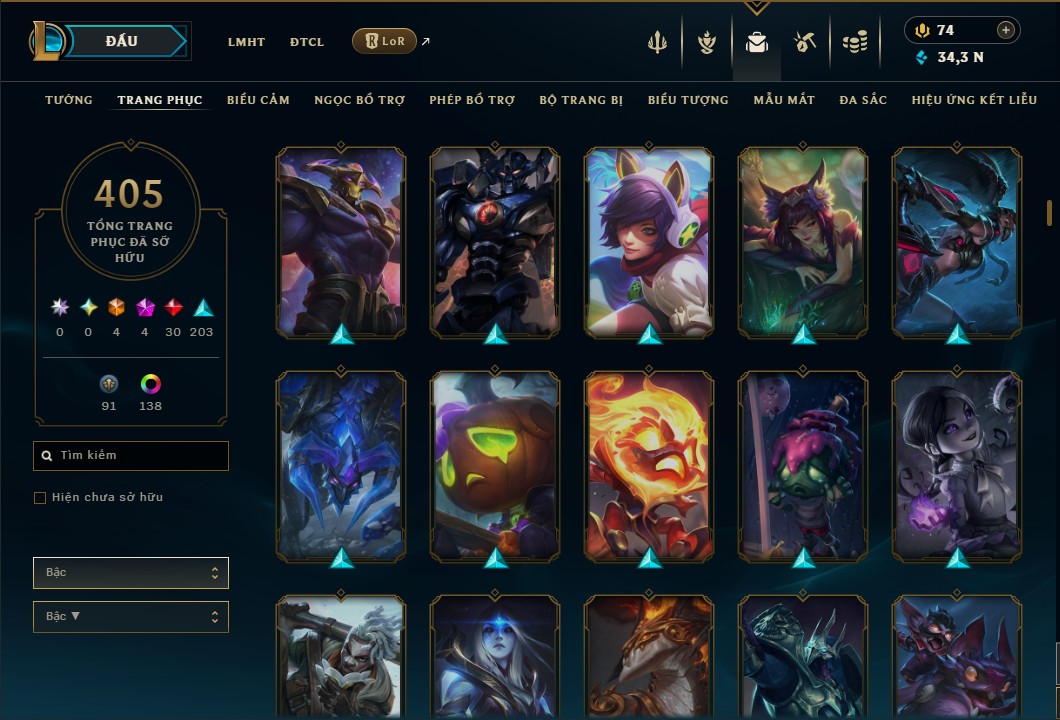Switch to the ĐA SẮC tab
The height and width of the screenshot is (720, 1060).
[863, 100]
